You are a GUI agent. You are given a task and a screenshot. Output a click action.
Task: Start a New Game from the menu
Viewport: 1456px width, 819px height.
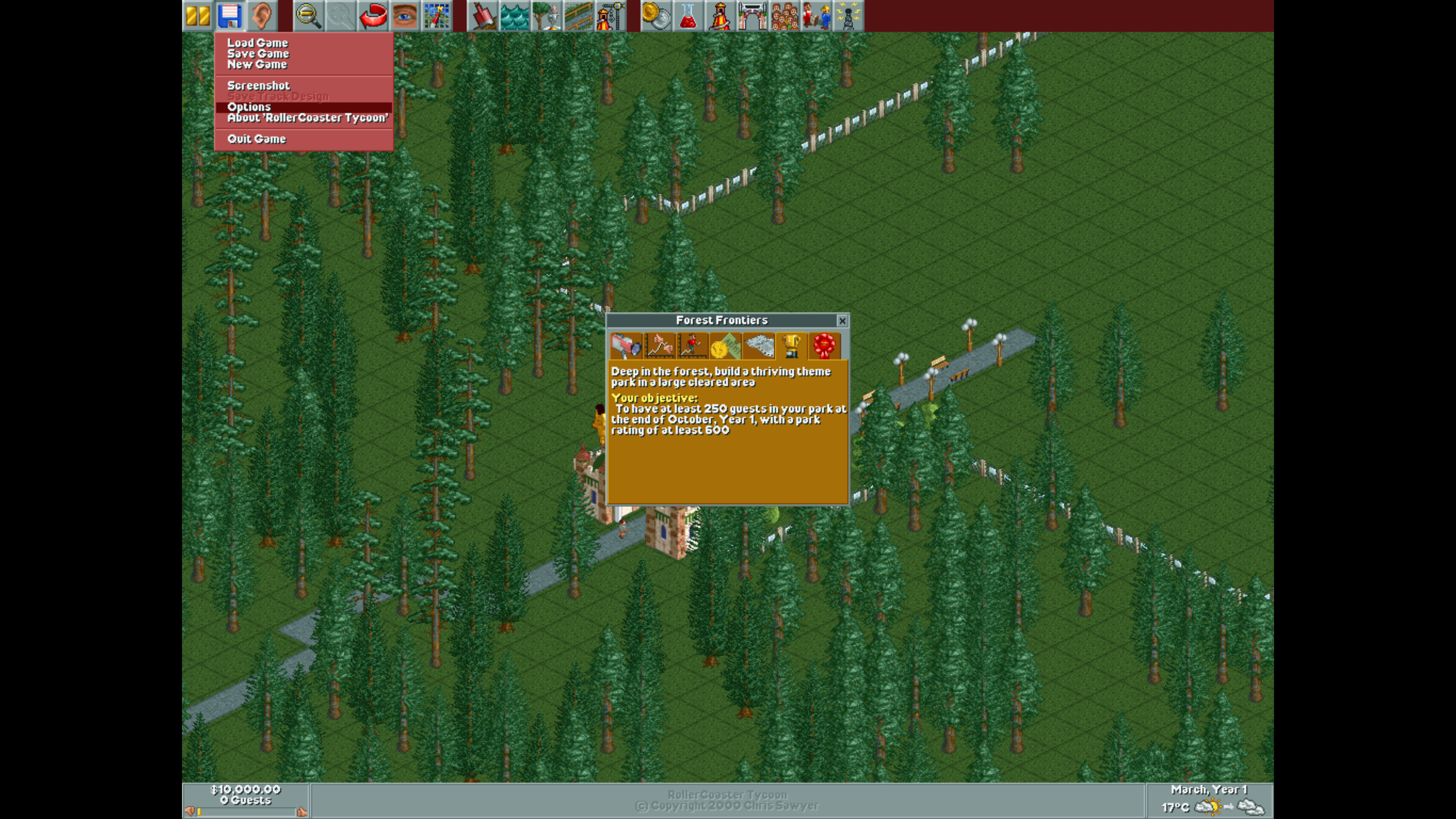tap(257, 64)
